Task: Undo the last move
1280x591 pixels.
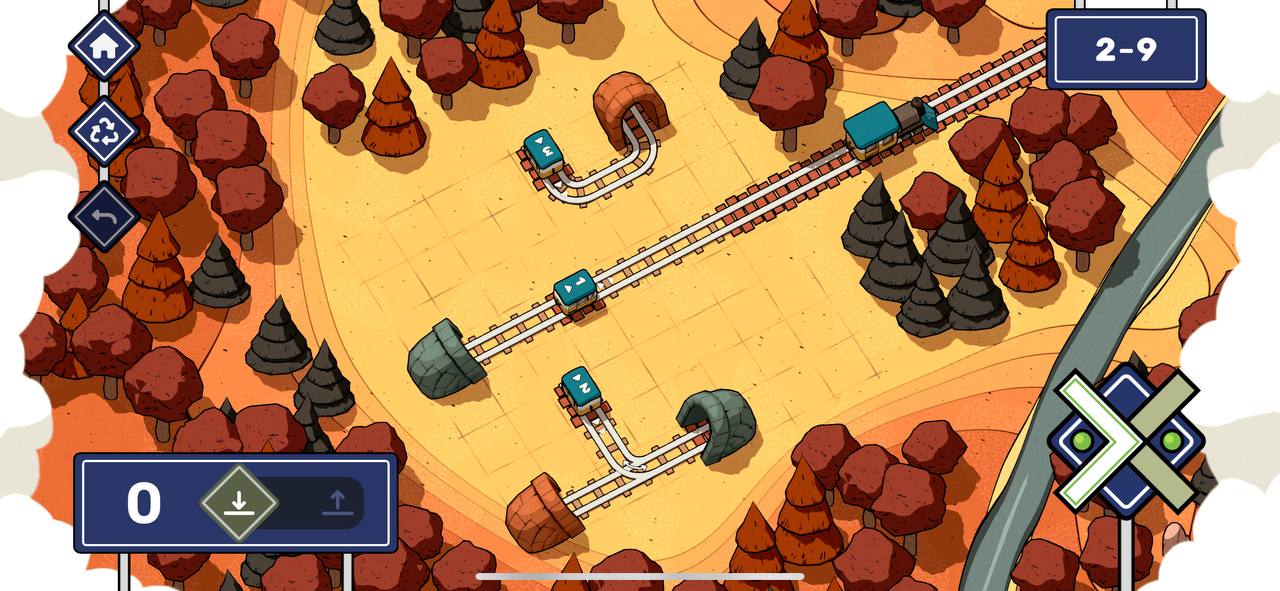Action: [104, 216]
